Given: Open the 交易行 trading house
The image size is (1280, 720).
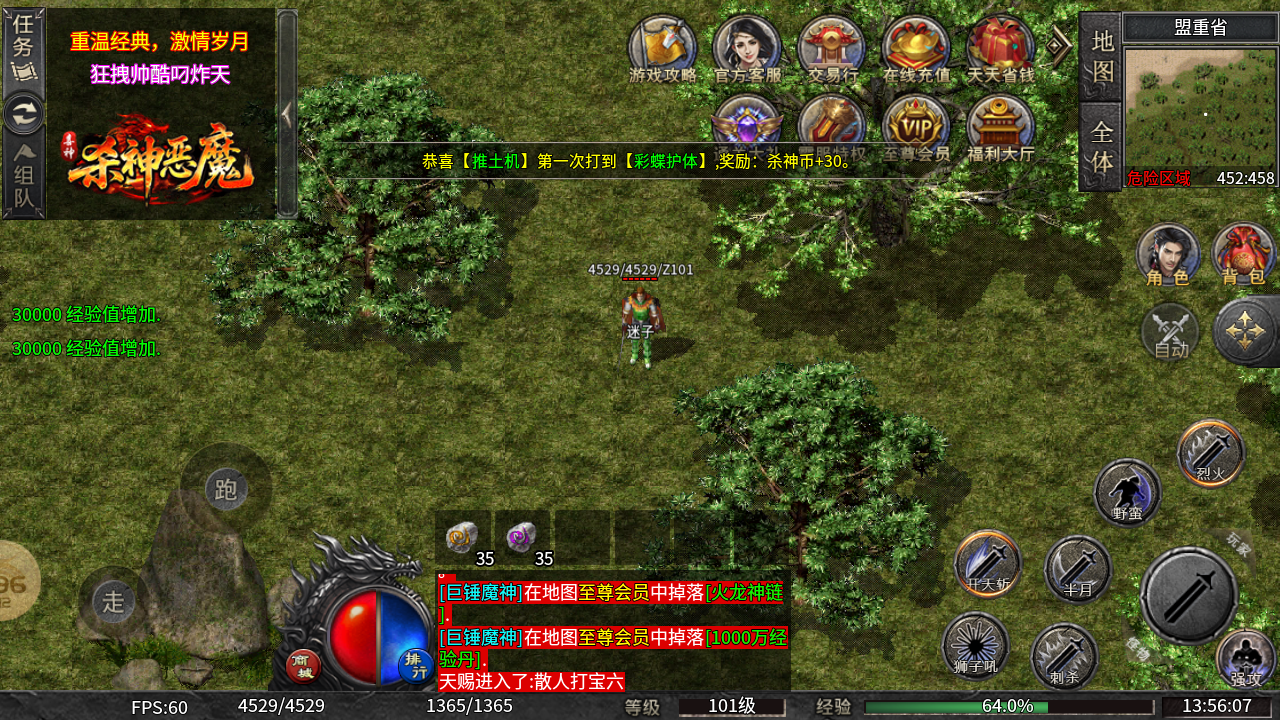Looking at the screenshot, I should (x=832, y=48).
